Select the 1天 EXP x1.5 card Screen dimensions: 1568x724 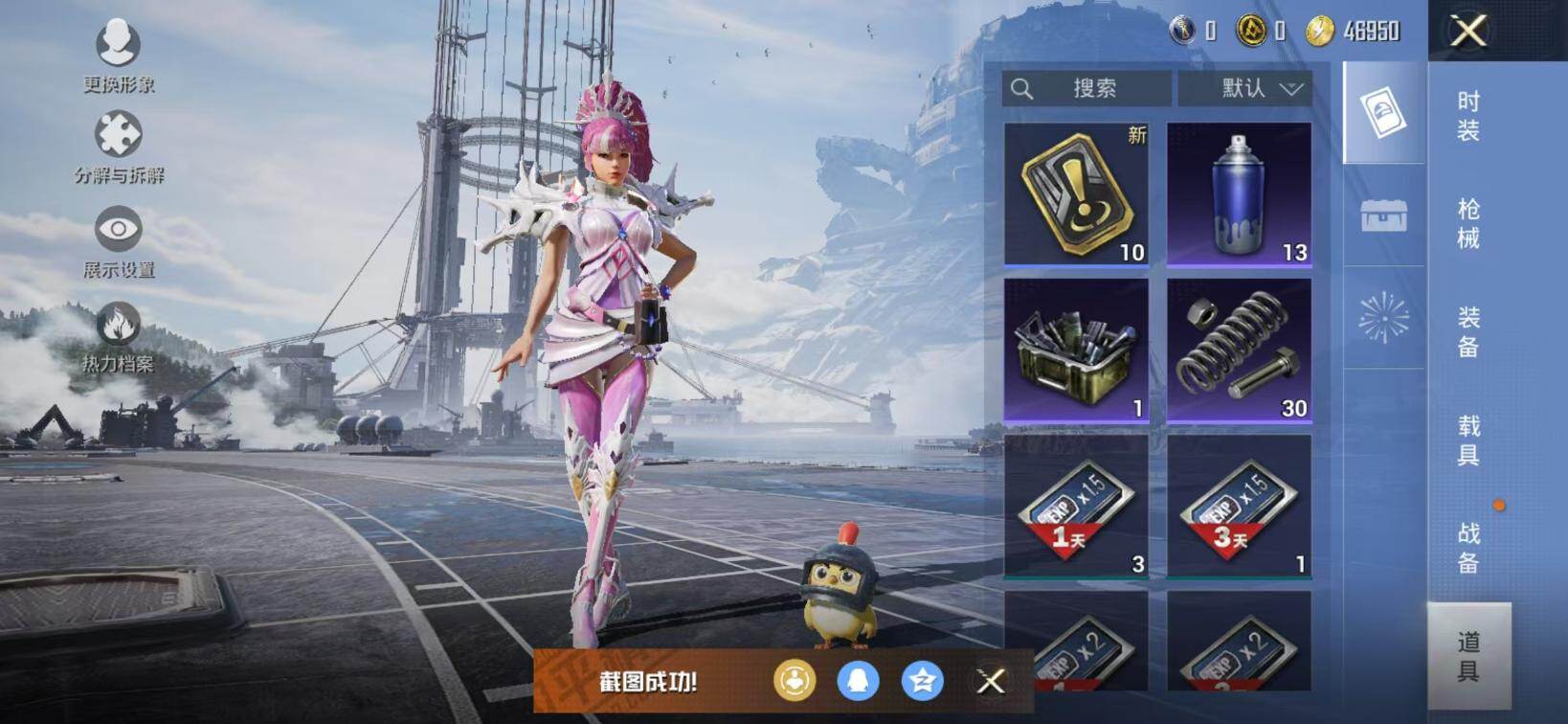point(1076,506)
